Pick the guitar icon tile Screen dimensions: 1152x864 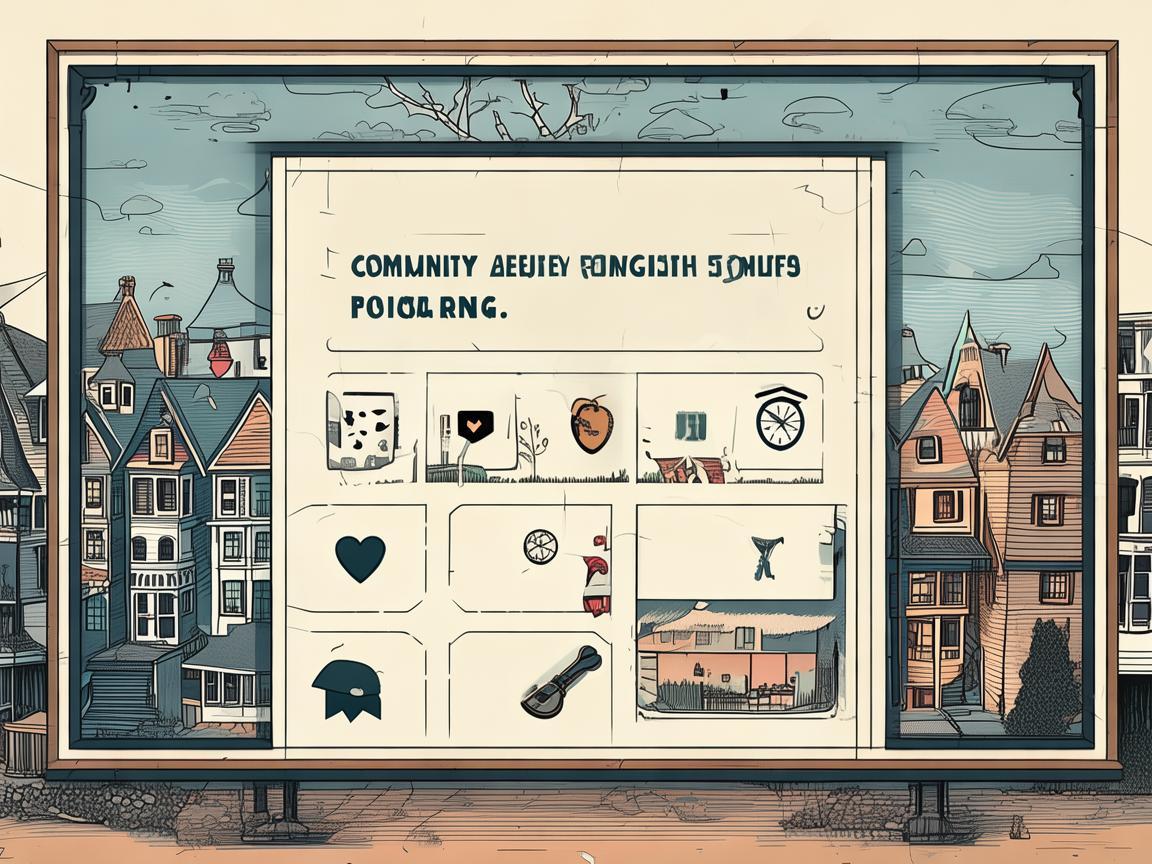[x=561, y=680]
